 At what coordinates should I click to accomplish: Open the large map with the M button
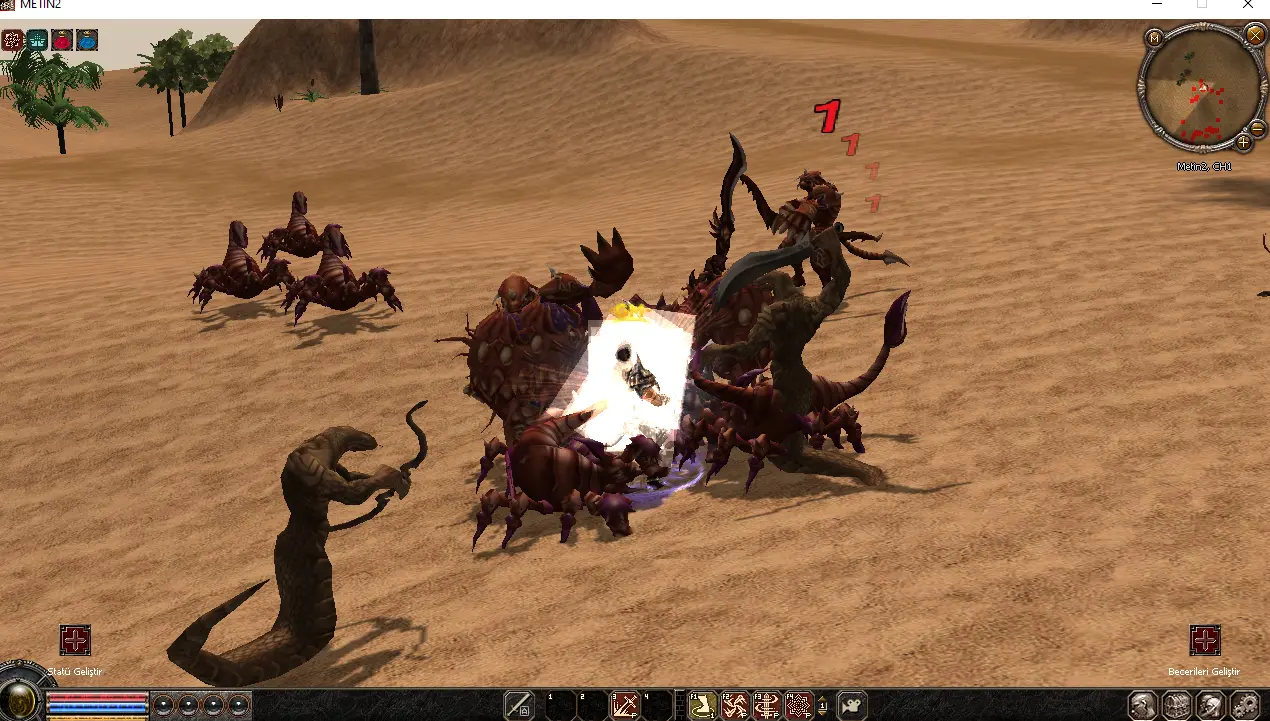pos(1154,38)
